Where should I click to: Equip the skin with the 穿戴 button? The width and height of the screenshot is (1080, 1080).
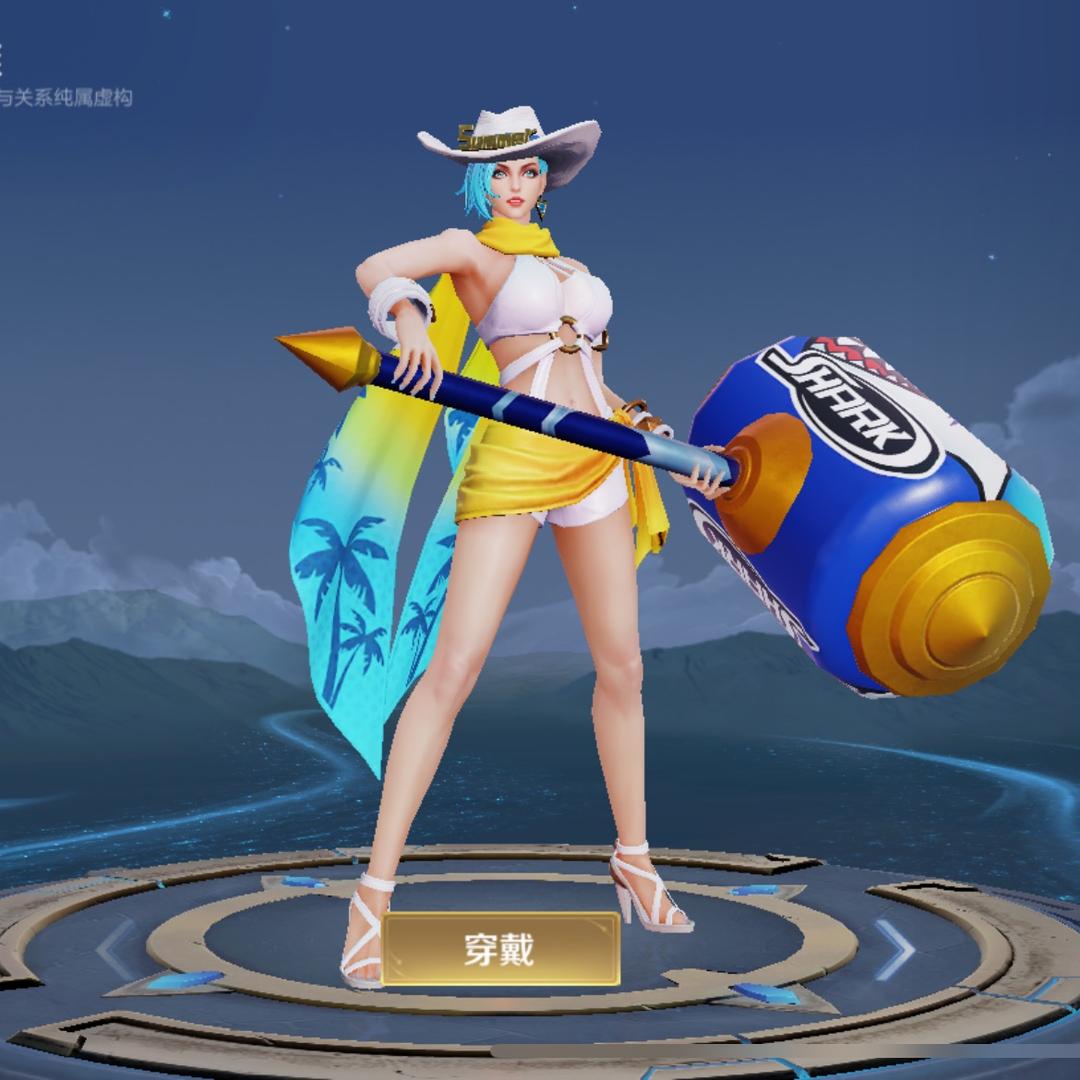tap(500, 949)
